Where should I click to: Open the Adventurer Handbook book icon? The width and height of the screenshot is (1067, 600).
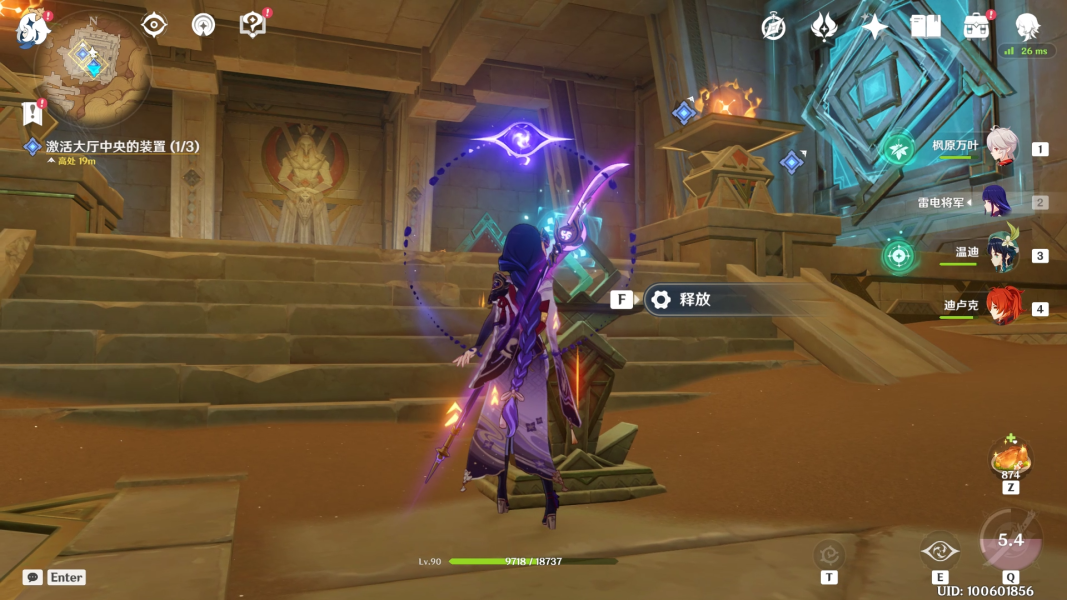click(x=925, y=27)
